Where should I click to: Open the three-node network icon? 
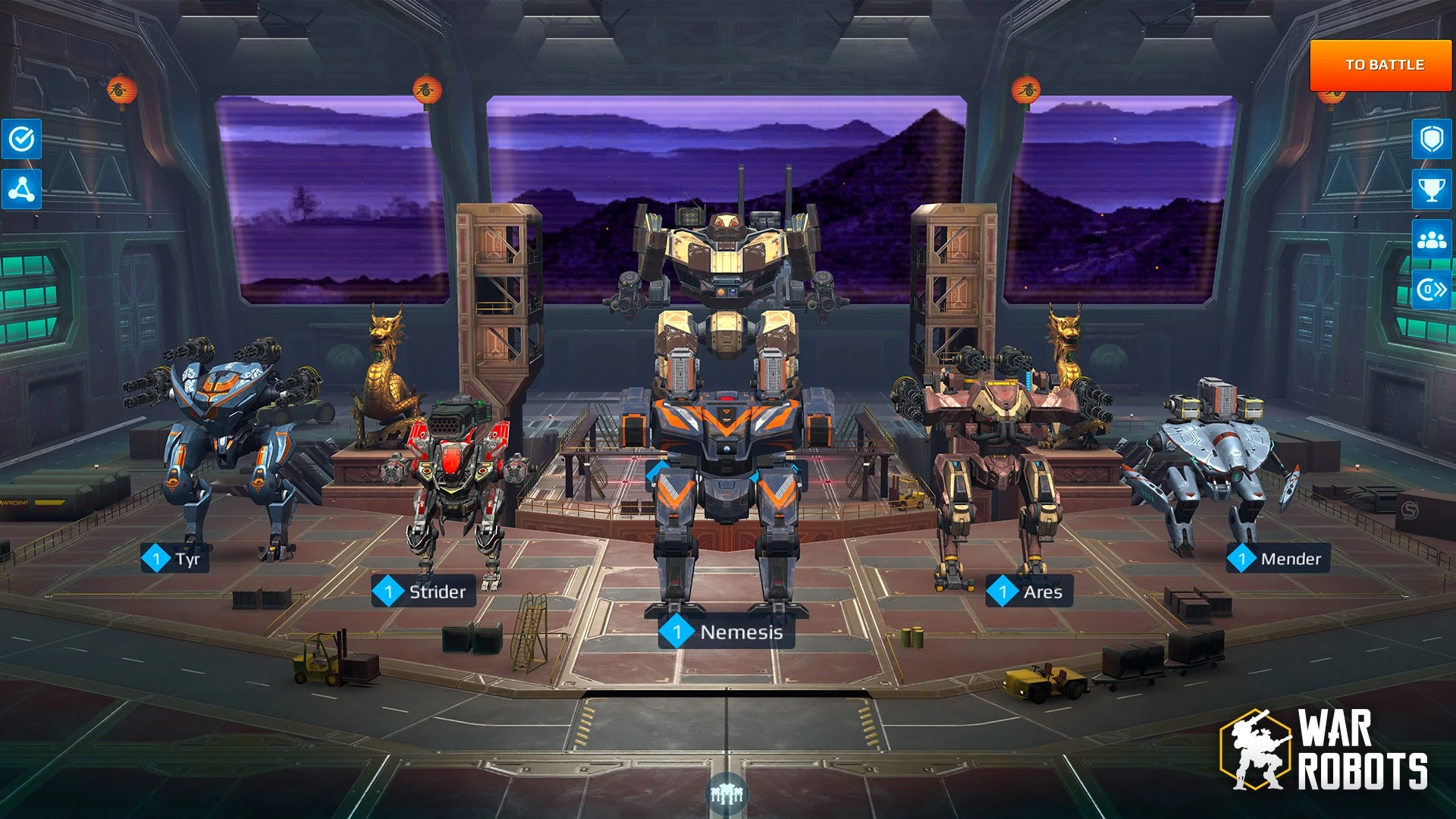pos(22,189)
